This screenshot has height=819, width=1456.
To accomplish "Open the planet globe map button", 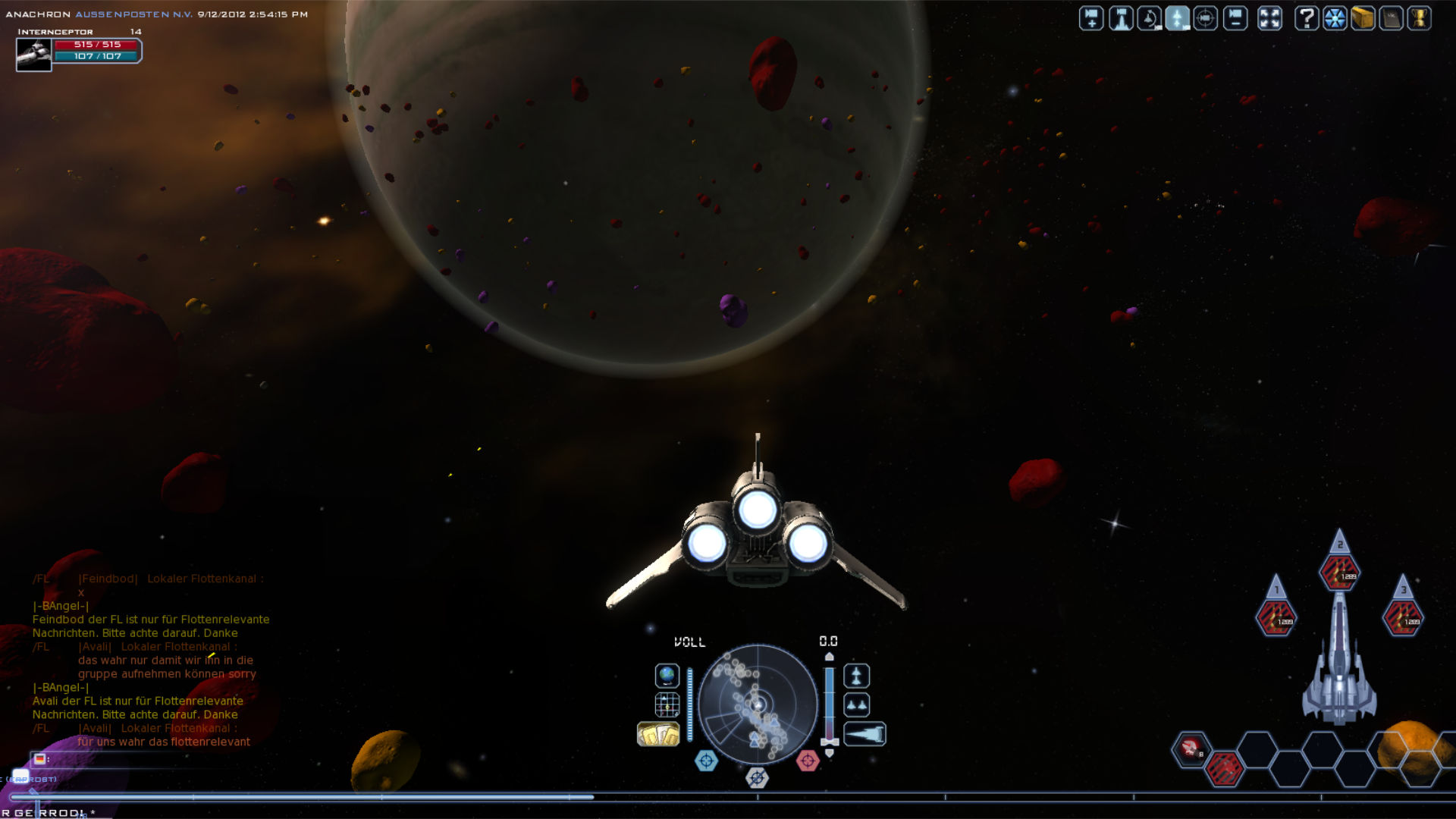I will pyautogui.click(x=667, y=675).
